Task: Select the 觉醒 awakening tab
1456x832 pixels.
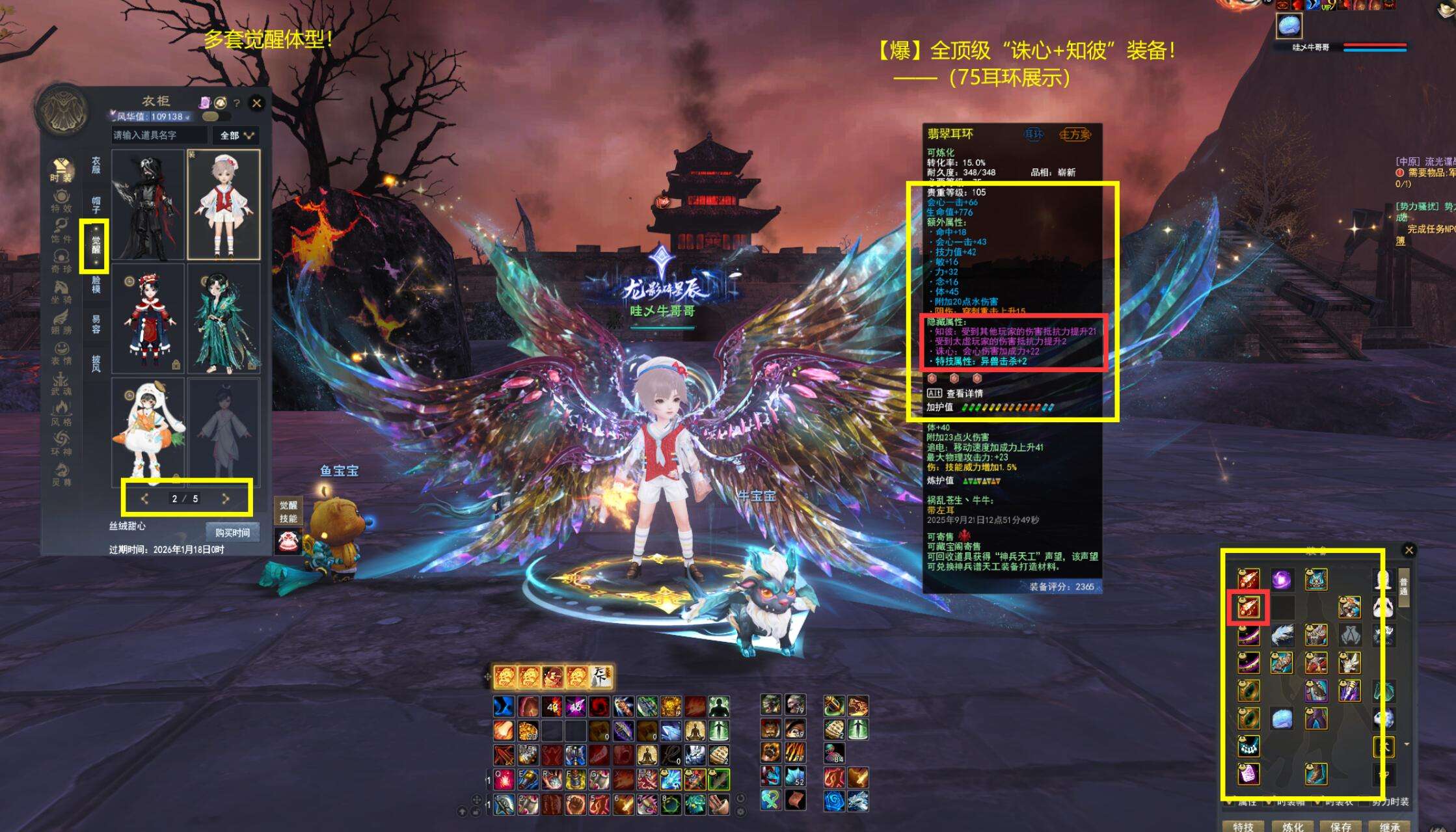Action: pyautogui.click(x=96, y=245)
